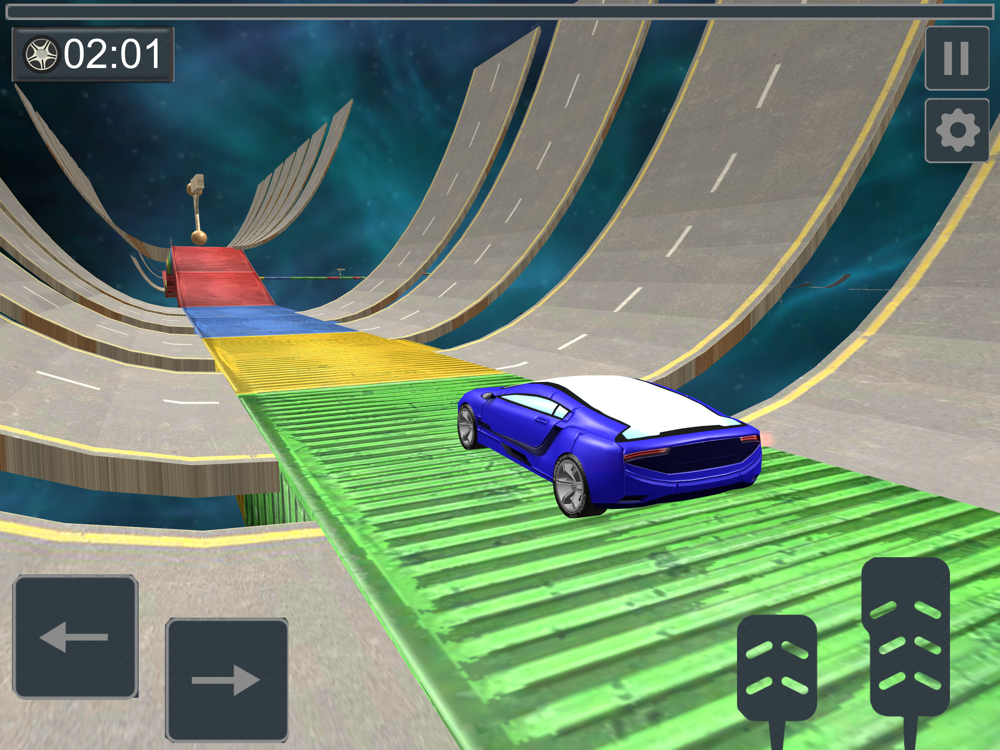Image resolution: width=1000 pixels, height=750 pixels.
Task: Open the gear settings button
Action: coord(956,131)
